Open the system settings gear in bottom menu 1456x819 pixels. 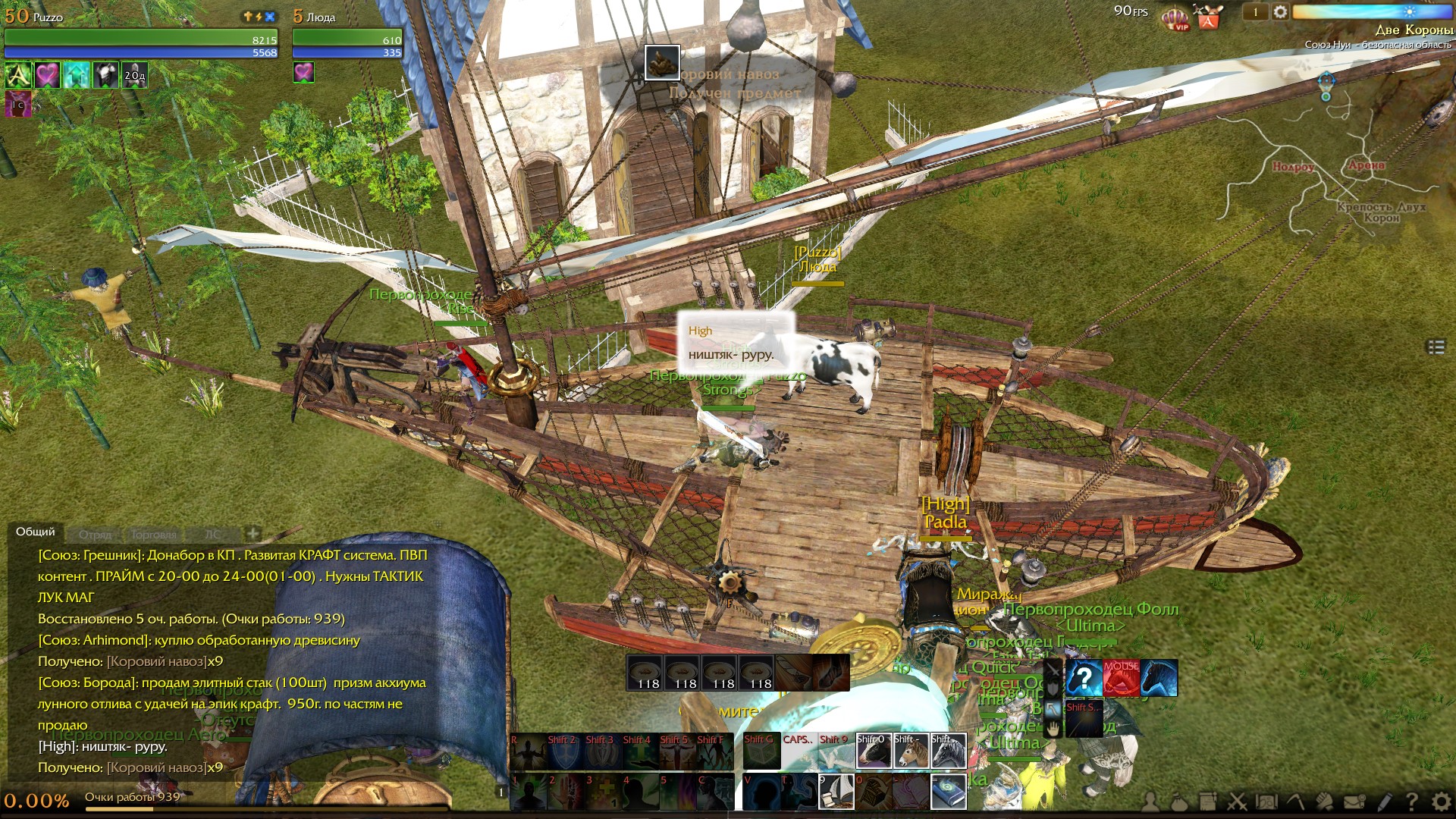tap(1442, 801)
